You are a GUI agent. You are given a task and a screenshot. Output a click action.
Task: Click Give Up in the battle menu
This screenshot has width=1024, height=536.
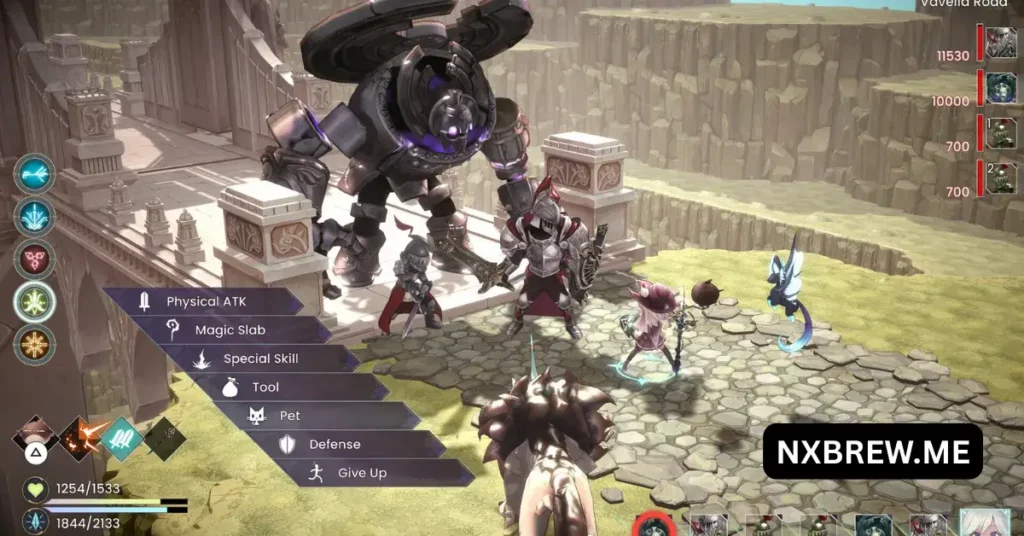pos(361,473)
